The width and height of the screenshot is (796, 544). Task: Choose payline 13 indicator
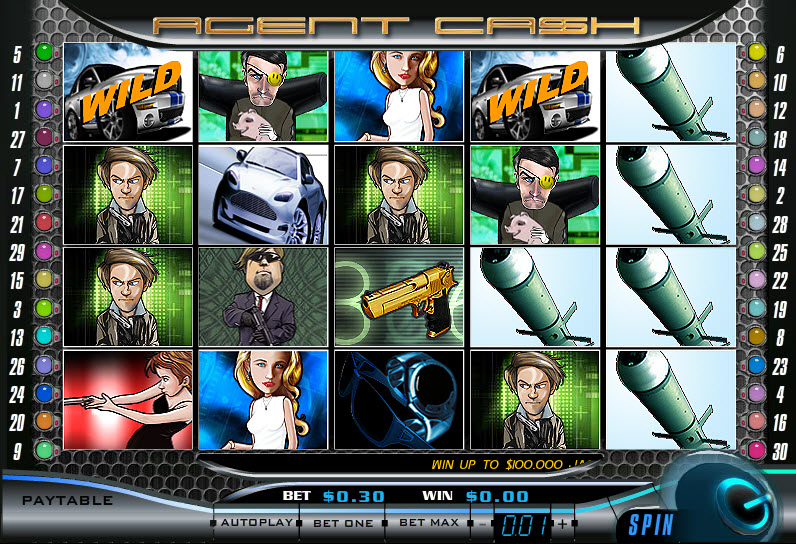click(x=44, y=337)
